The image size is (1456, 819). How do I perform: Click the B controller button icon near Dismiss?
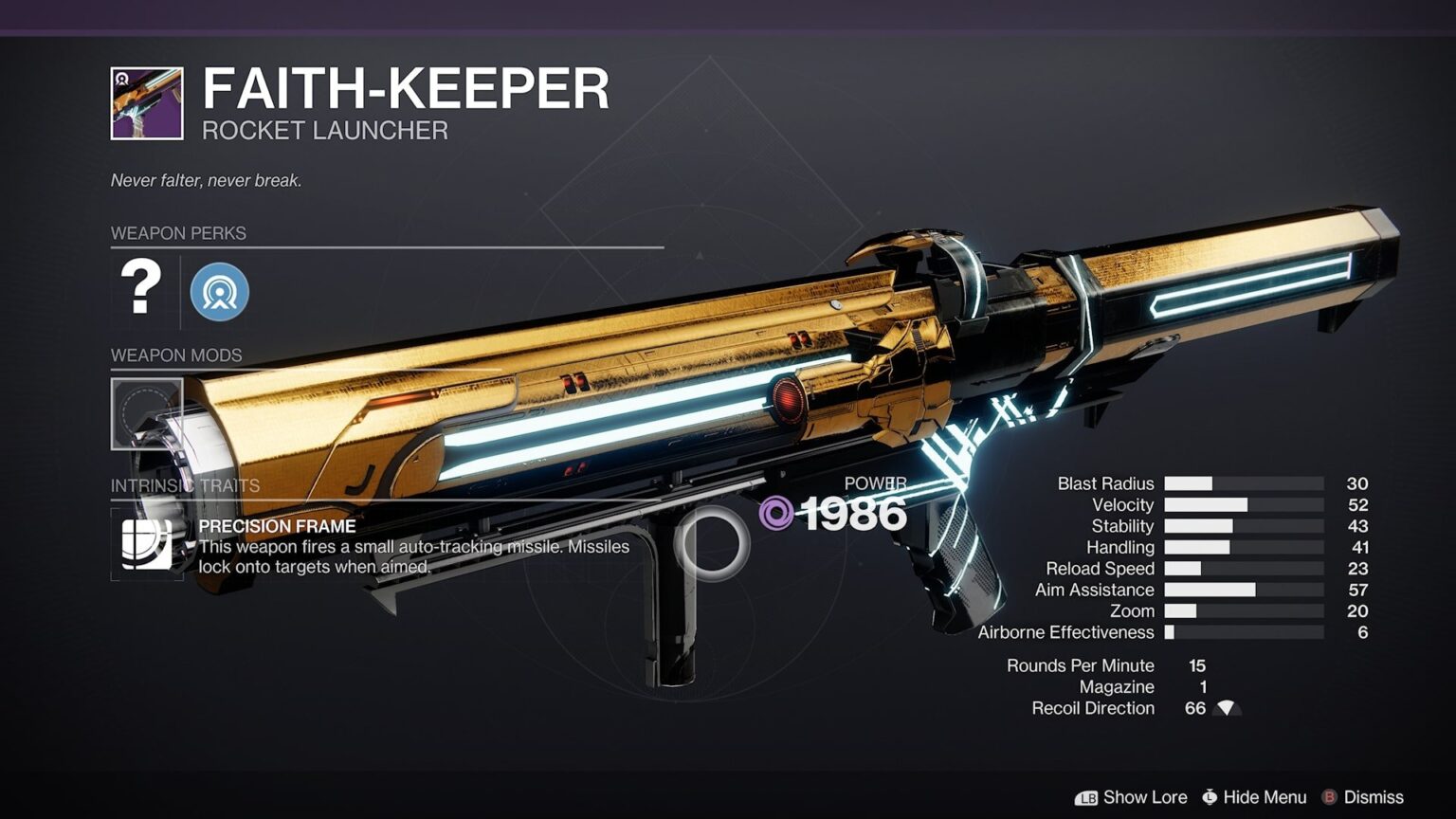point(1329,797)
